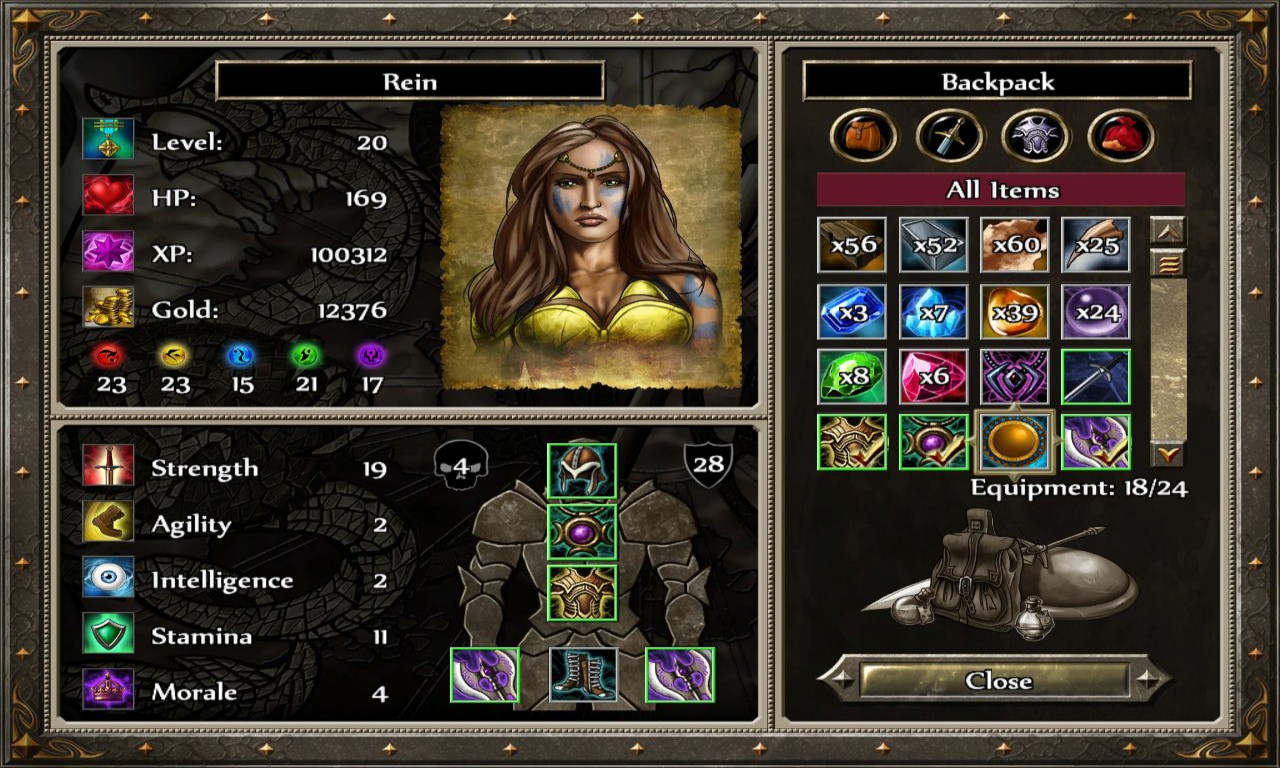Pick the red ruby stack x6

[x=933, y=377]
